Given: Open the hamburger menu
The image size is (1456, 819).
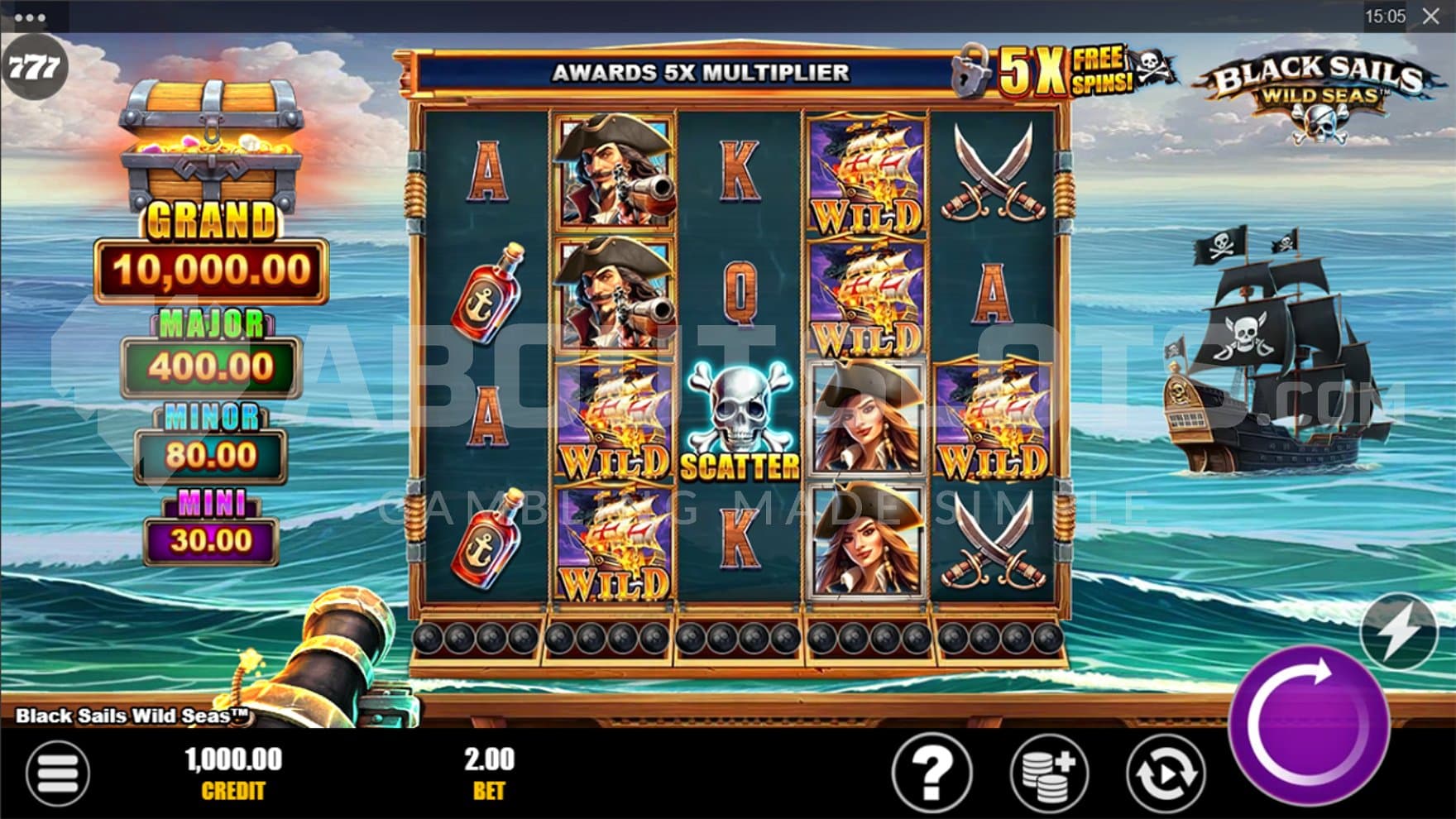Looking at the screenshot, I should click(x=57, y=773).
